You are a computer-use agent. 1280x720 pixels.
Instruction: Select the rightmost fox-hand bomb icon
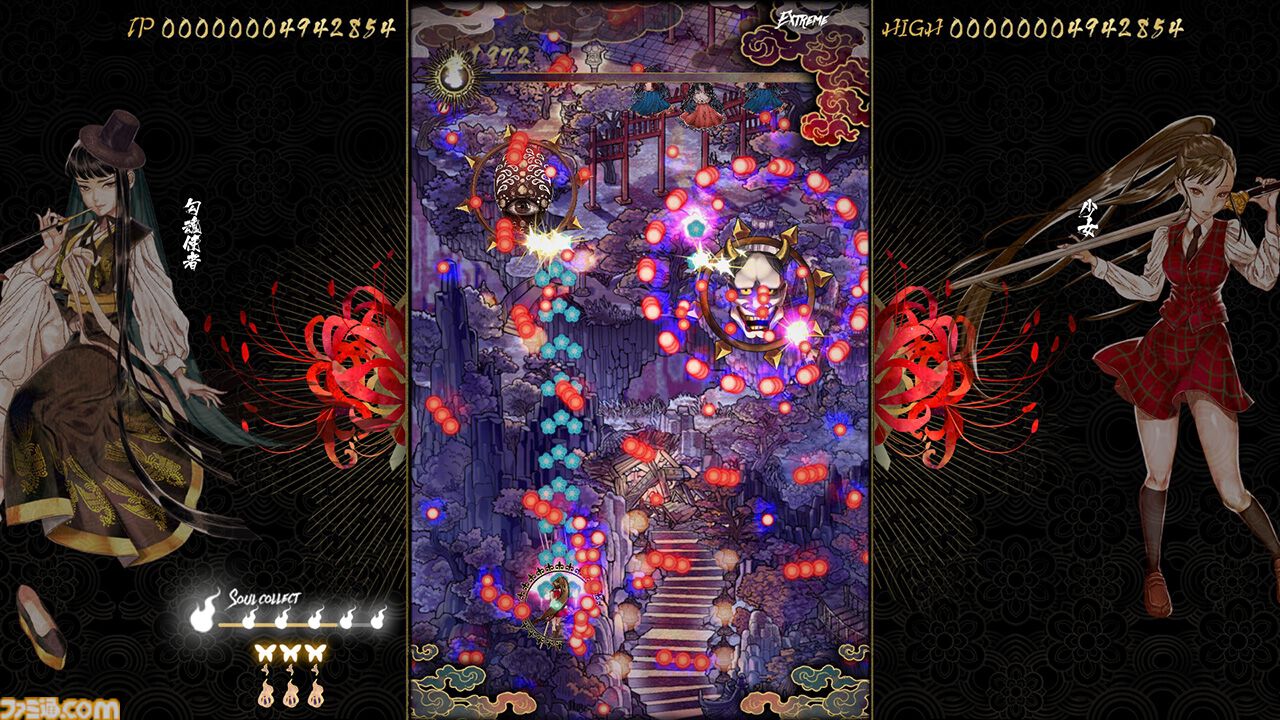[x=317, y=693]
